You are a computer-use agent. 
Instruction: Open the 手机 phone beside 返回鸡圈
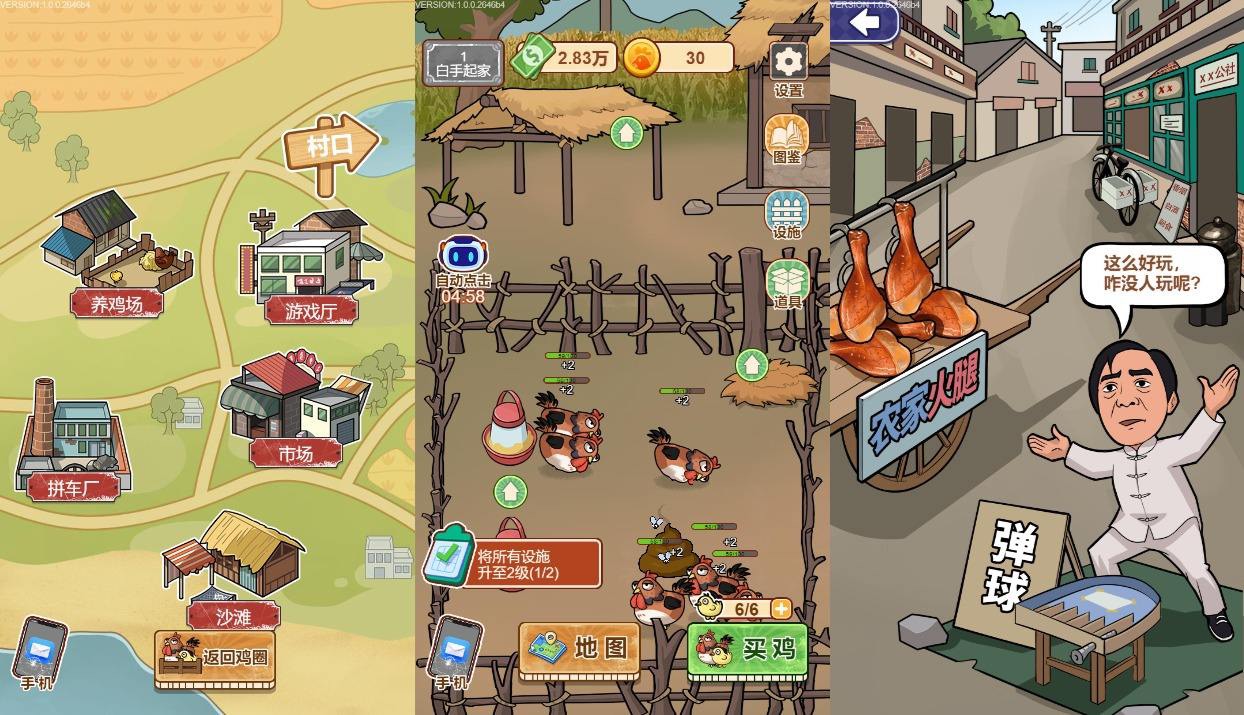[x=39, y=653]
